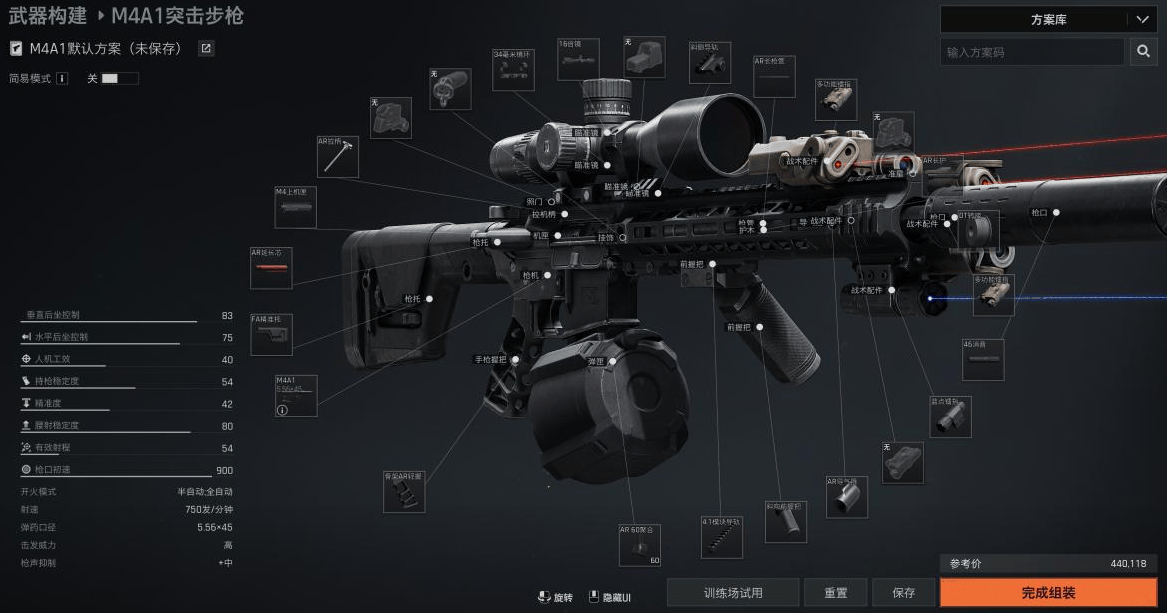Image resolution: width=1167 pixels, height=613 pixels.
Task: Choose the AR导气箍 gas block slot
Action: 846,497
